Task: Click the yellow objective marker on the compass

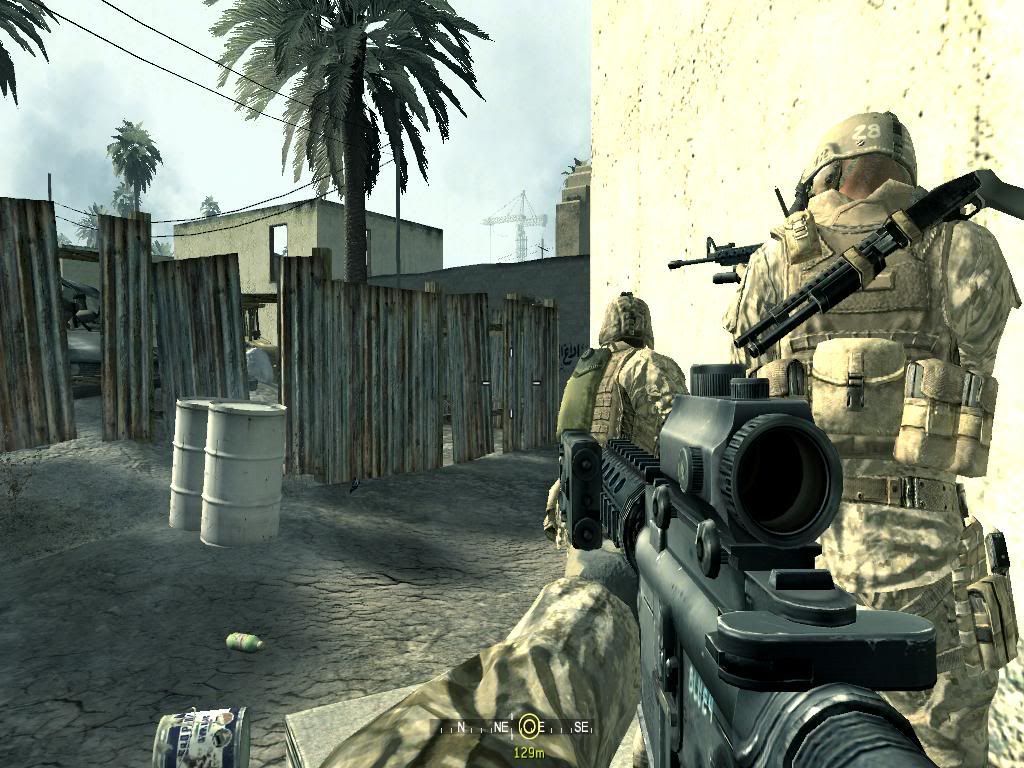Action: click(x=531, y=727)
